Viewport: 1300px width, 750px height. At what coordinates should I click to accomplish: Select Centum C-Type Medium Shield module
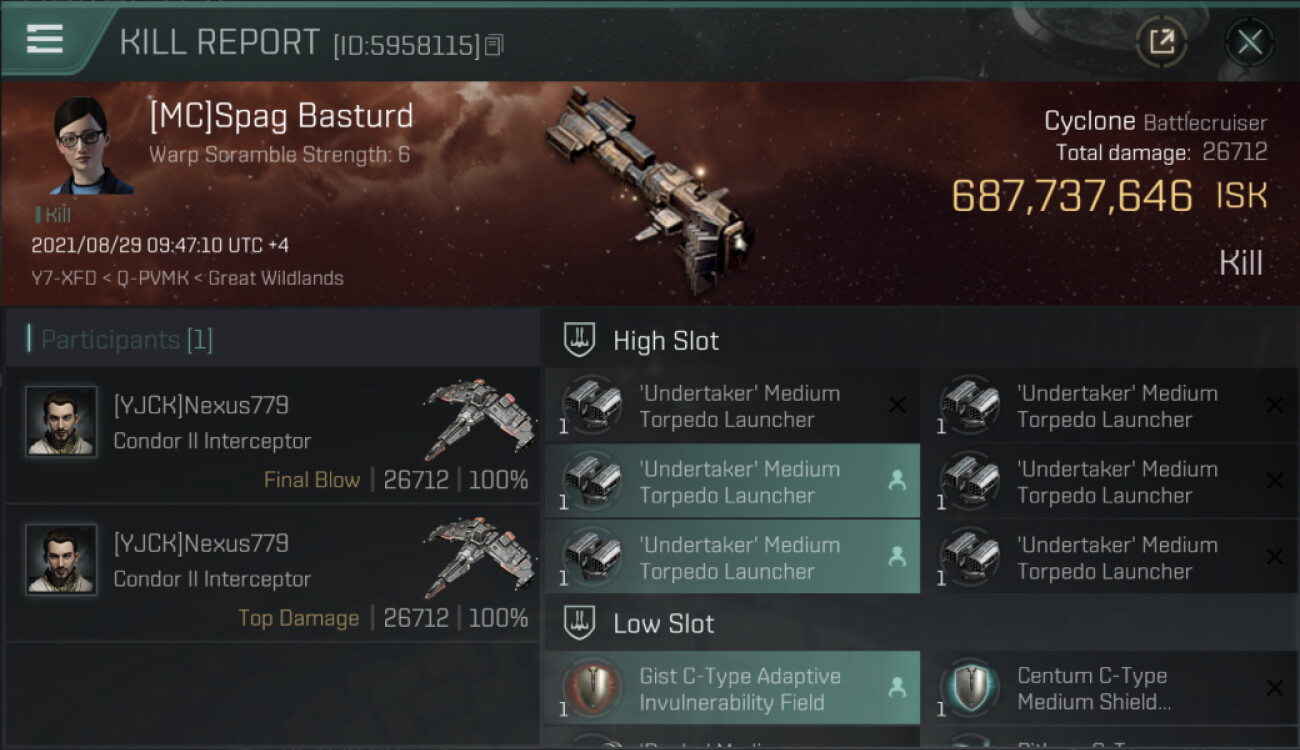[1110, 689]
